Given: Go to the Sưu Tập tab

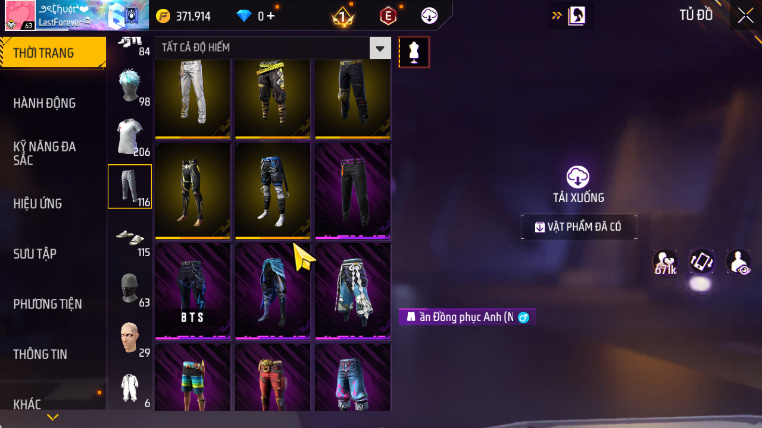Looking at the screenshot, I should [35, 253].
